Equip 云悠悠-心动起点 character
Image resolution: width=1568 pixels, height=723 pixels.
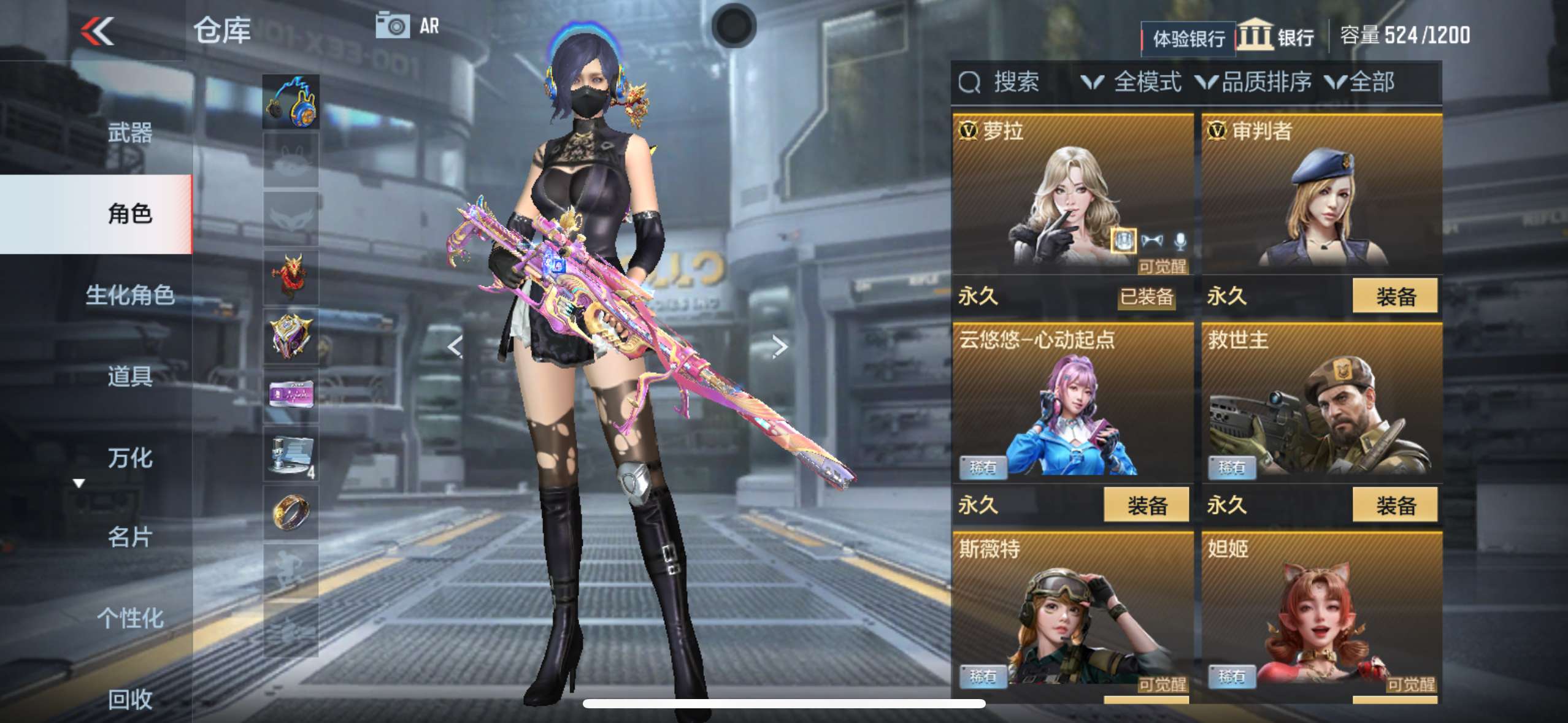point(1146,505)
